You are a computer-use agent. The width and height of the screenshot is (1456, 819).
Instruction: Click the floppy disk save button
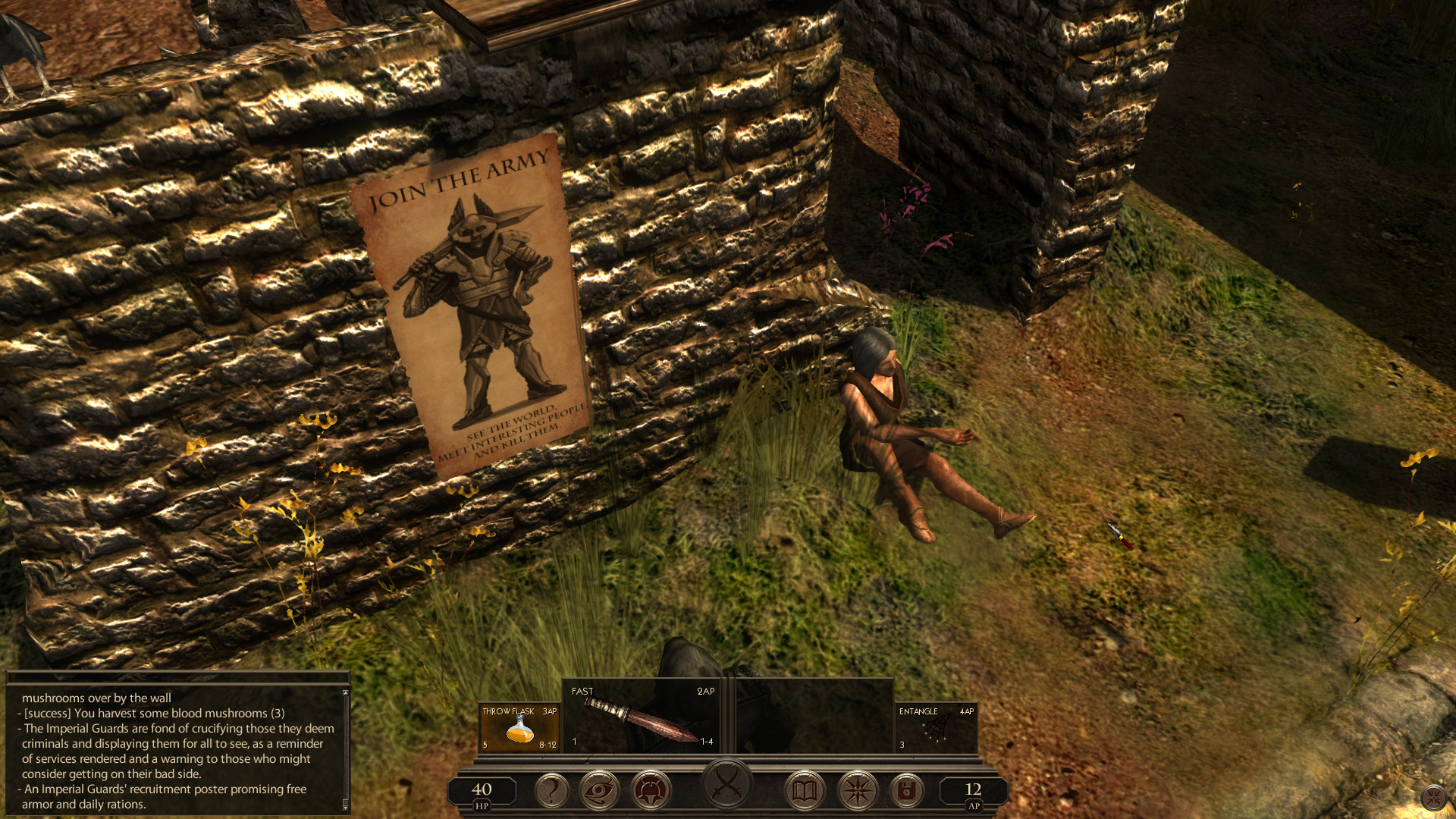click(906, 791)
